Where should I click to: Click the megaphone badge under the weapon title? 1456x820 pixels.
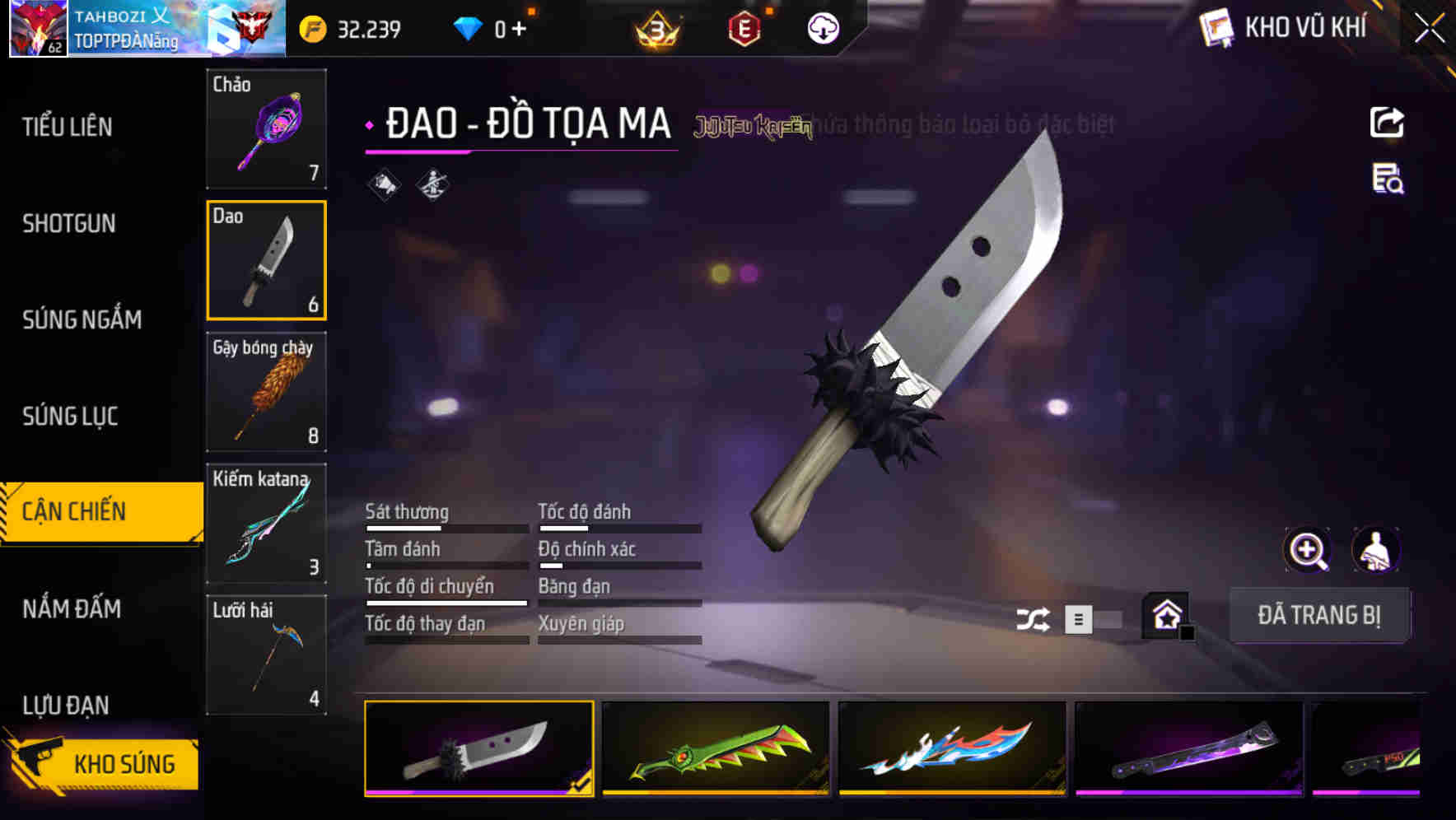pos(384,185)
